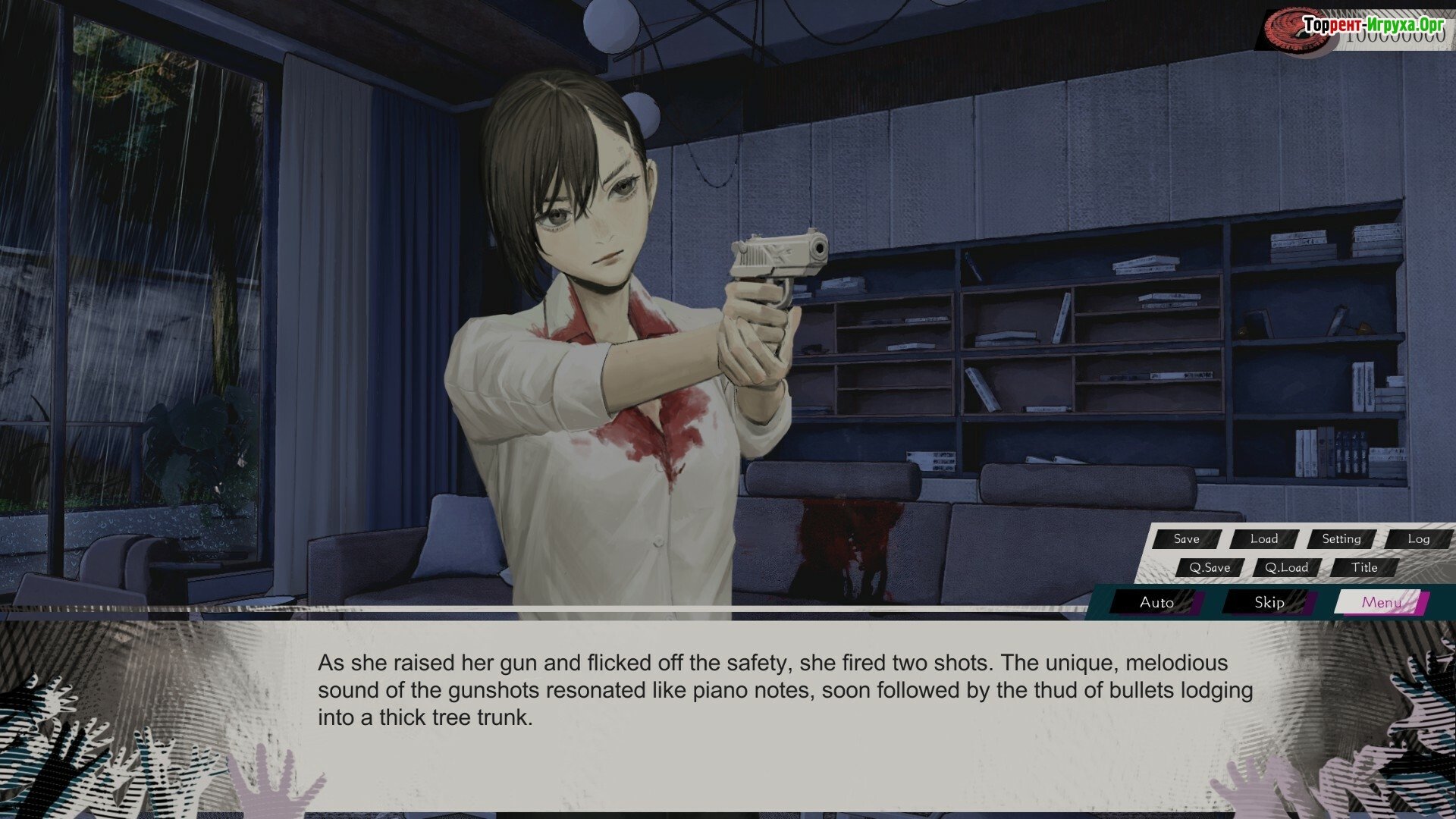1456x819 pixels.
Task: Open the Load menu
Action: [x=1264, y=539]
